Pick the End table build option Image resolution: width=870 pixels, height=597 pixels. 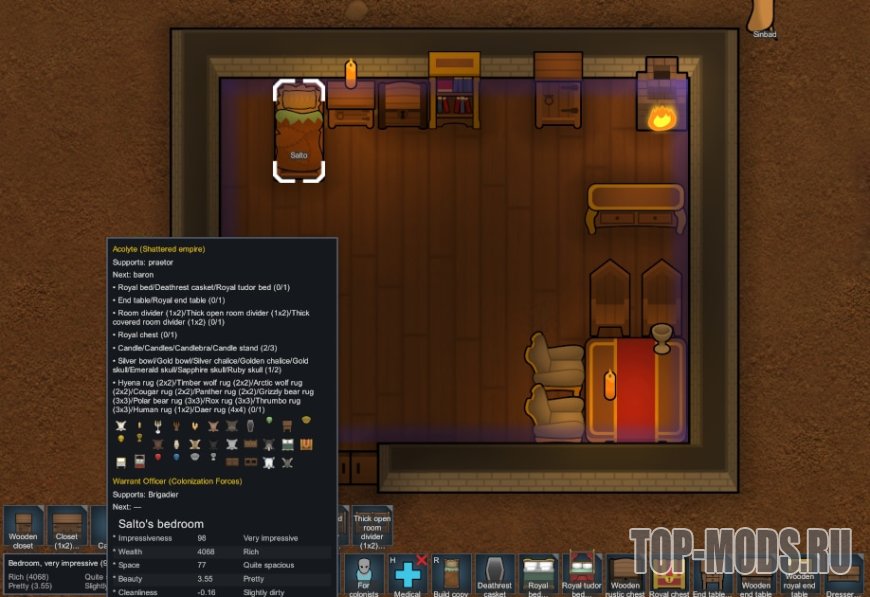pyautogui.click(x=712, y=576)
